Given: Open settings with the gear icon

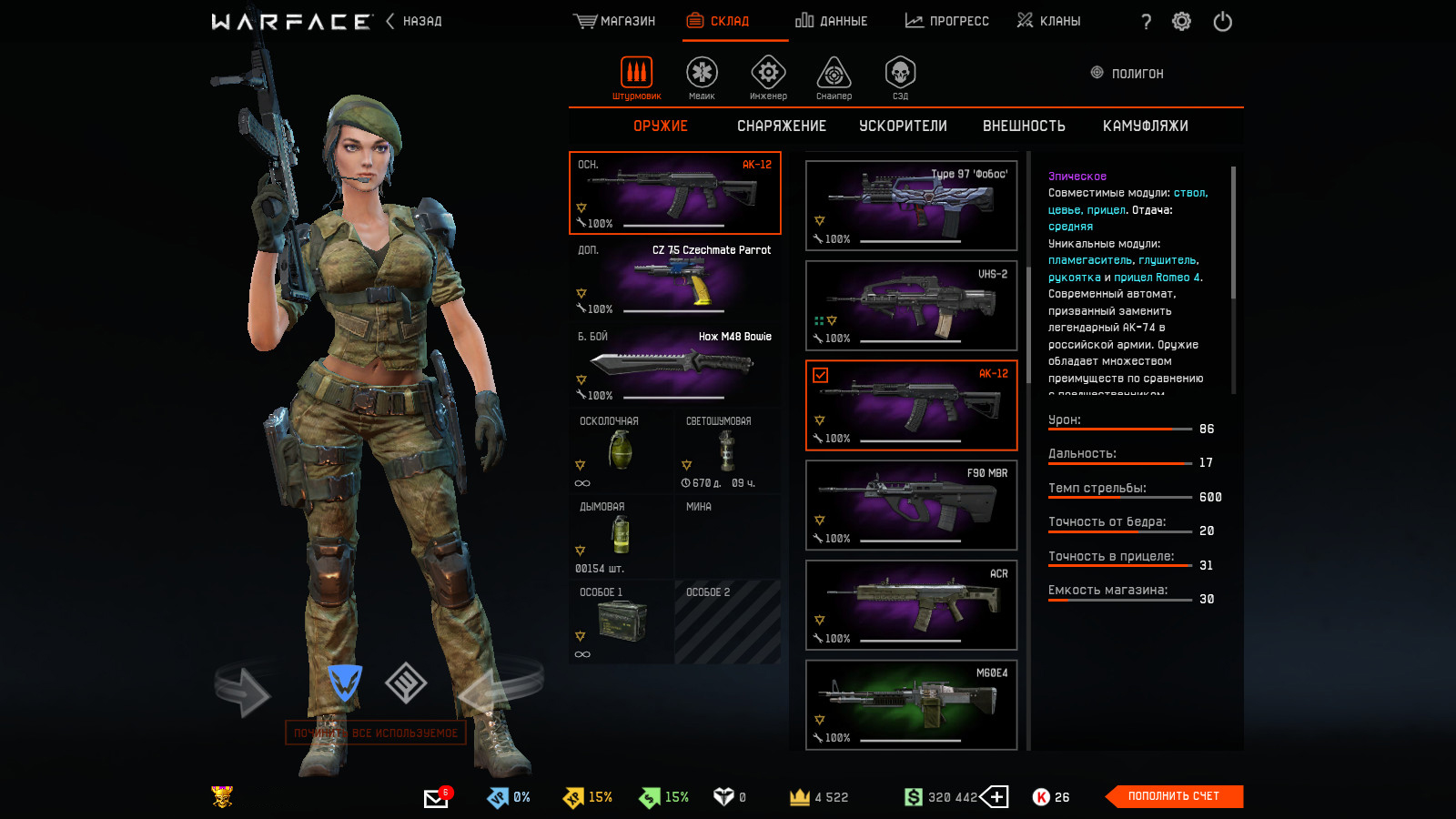Looking at the screenshot, I should (1181, 22).
